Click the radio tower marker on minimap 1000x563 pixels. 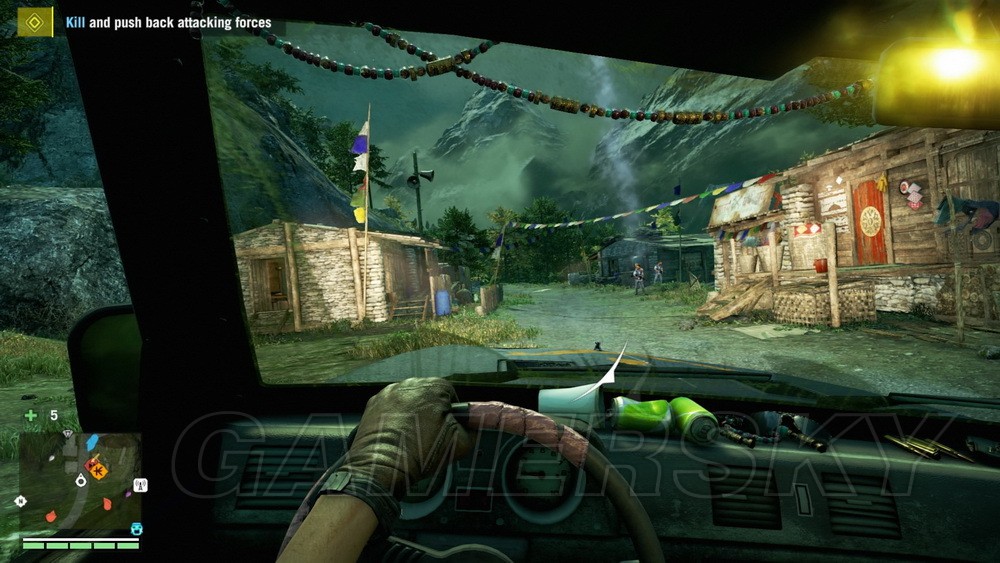point(140,486)
